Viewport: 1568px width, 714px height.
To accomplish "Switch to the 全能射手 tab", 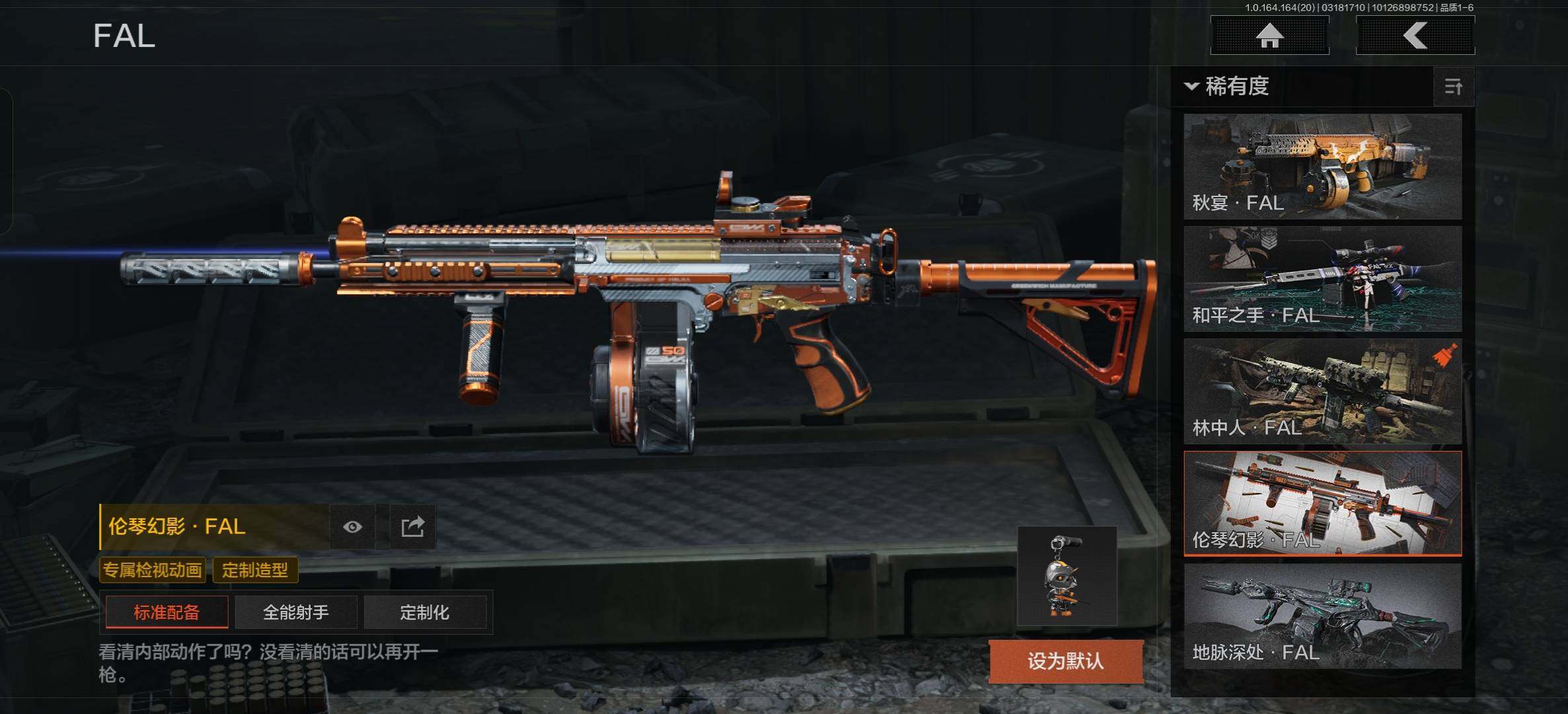I will [x=295, y=612].
